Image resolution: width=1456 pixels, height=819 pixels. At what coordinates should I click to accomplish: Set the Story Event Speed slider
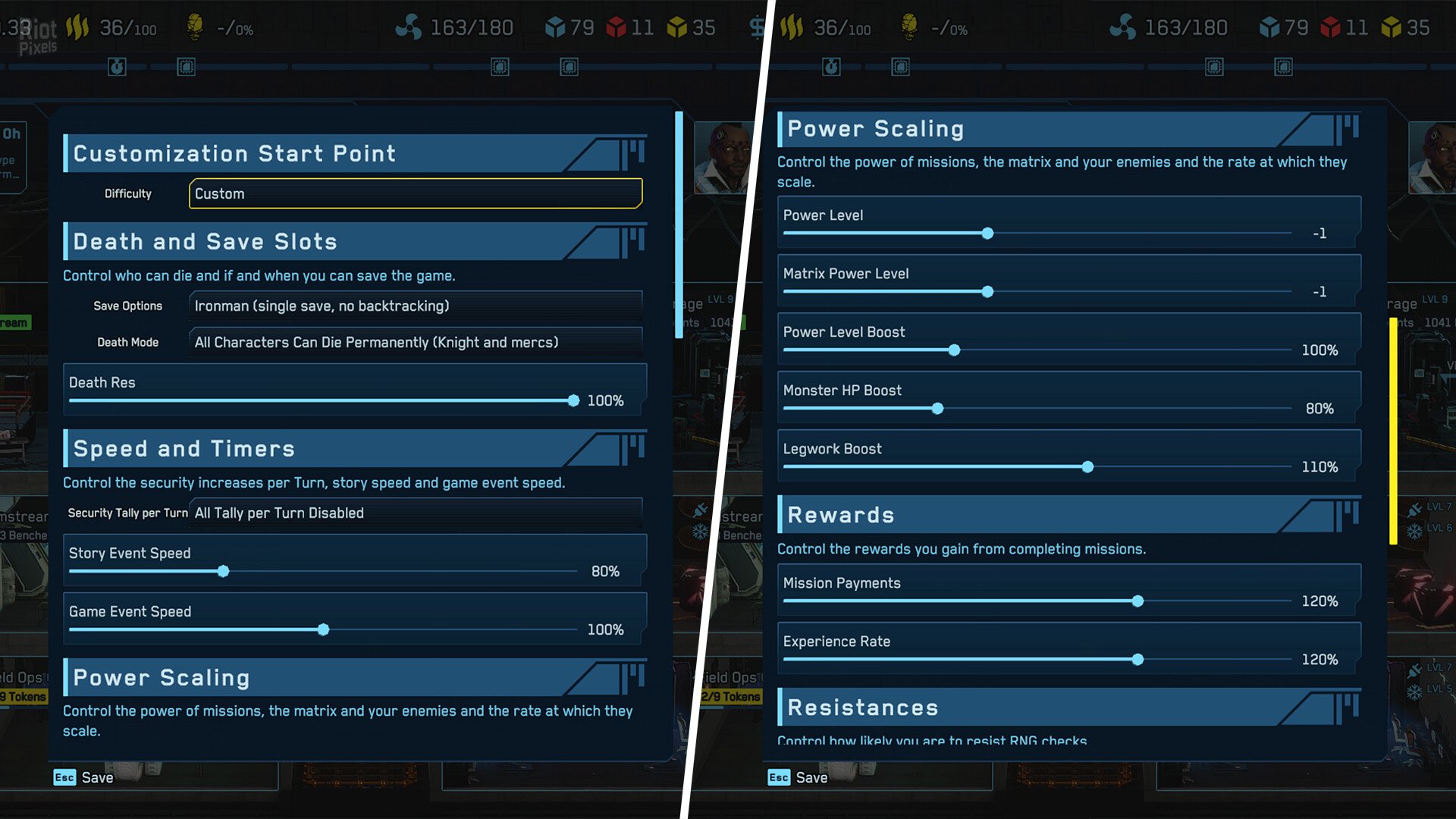(223, 571)
